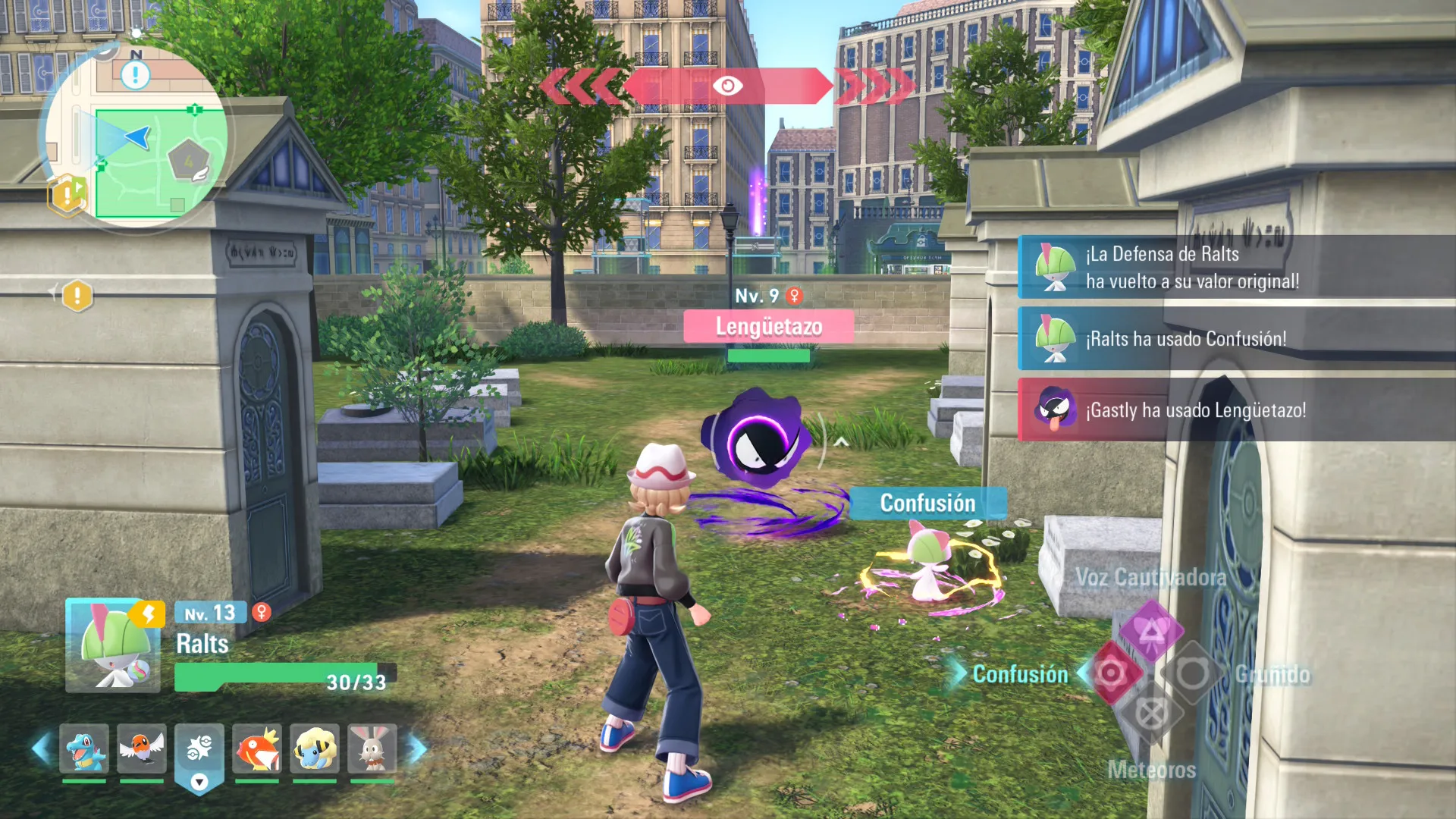The height and width of the screenshot is (819, 1456).
Task: Click the party bar's left arrow
Action: [x=41, y=748]
